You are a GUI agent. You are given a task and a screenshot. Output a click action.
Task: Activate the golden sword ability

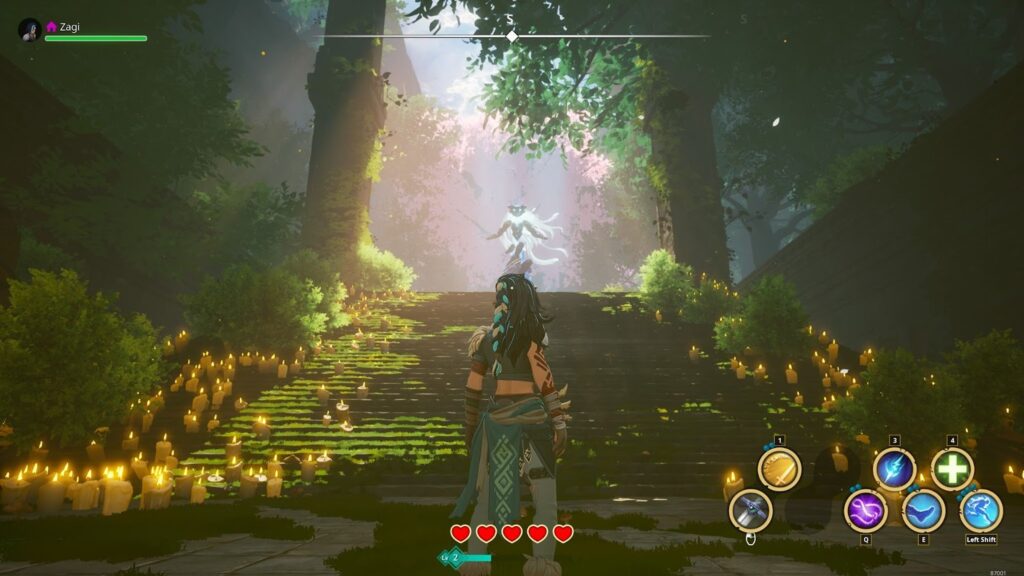tap(779, 468)
